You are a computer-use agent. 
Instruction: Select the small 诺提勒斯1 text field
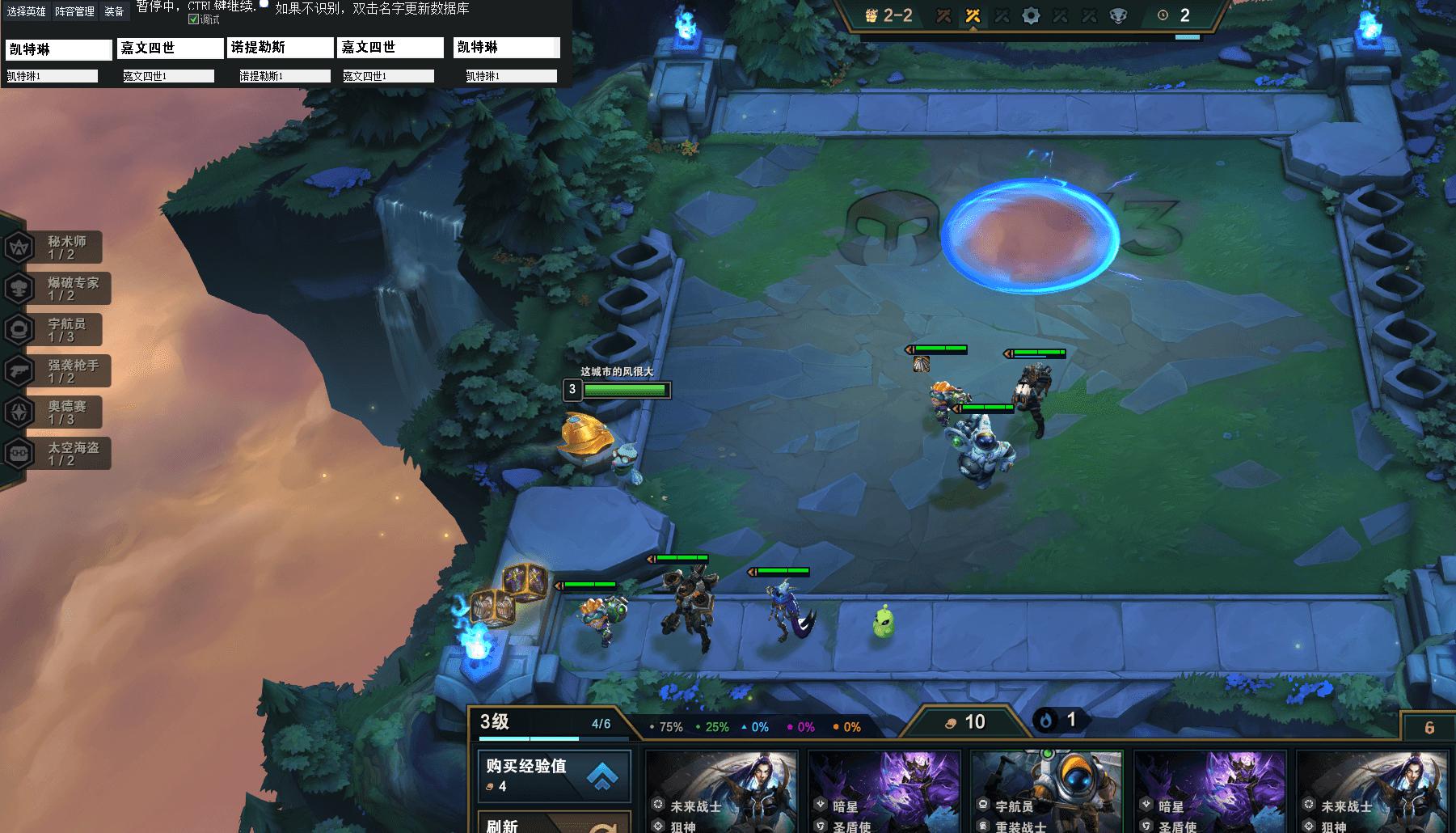pyautogui.click(x=285, y=76)
